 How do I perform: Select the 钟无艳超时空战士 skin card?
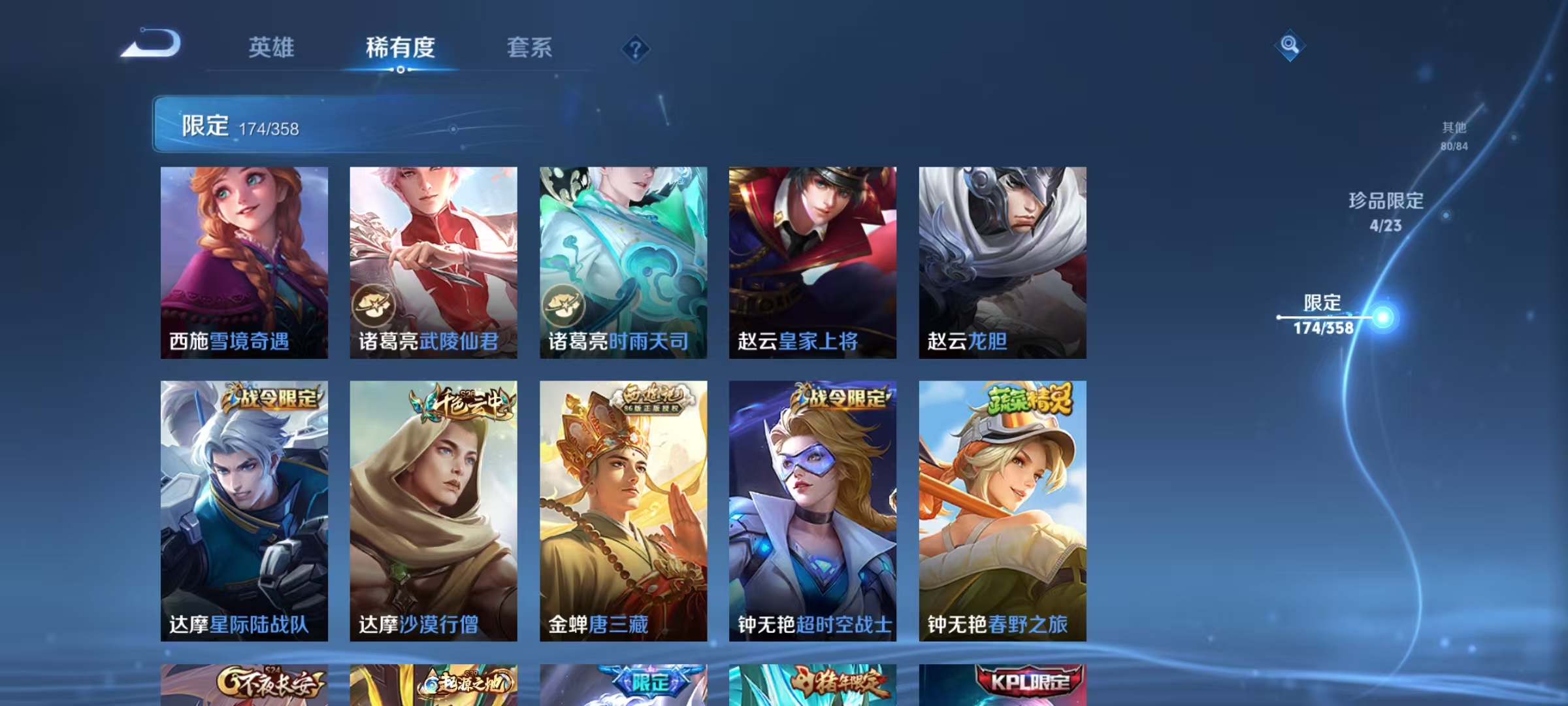point(814,510)
